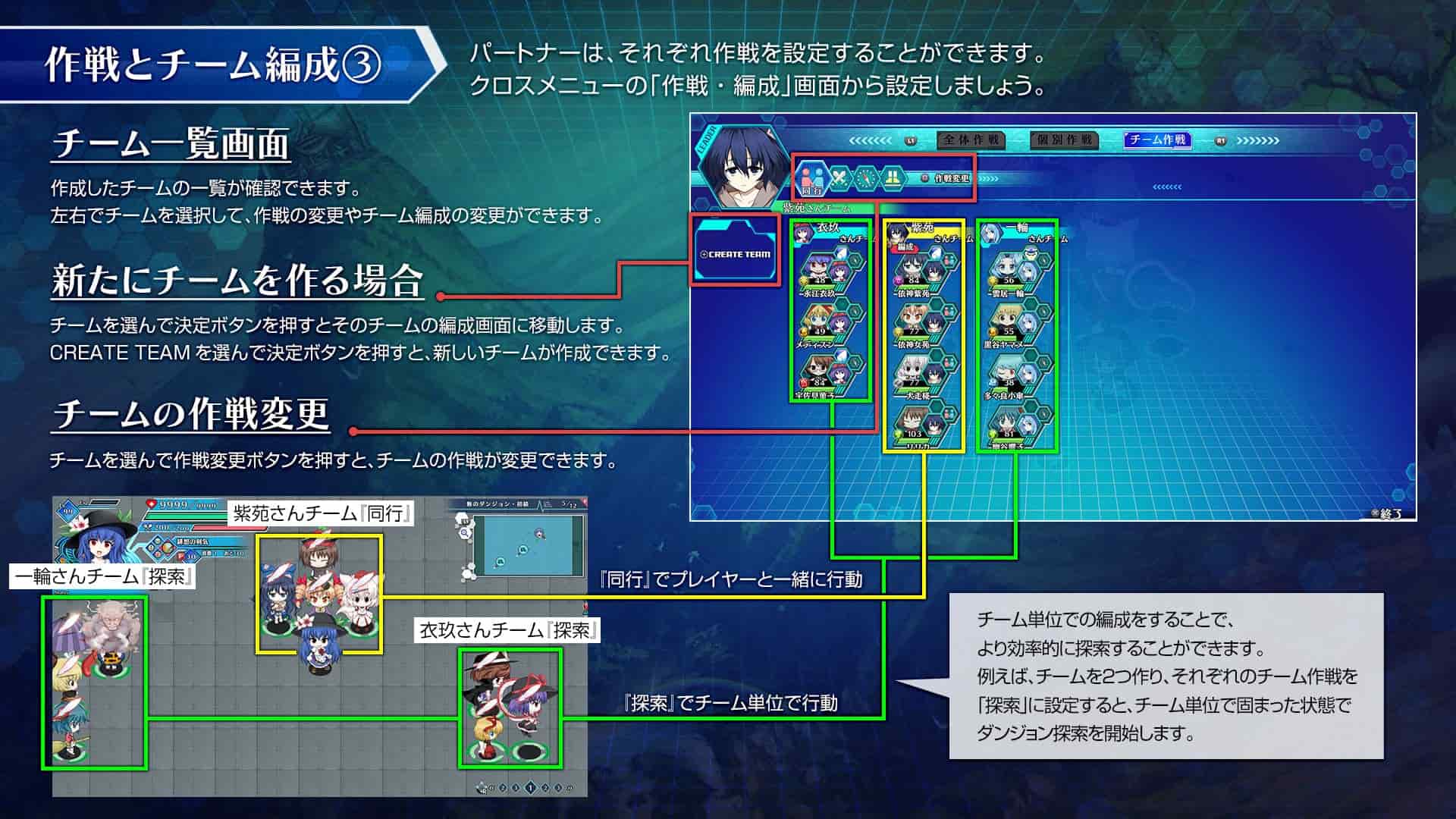Click the left-pointing chevron arrows near LT

click(872, 140)
